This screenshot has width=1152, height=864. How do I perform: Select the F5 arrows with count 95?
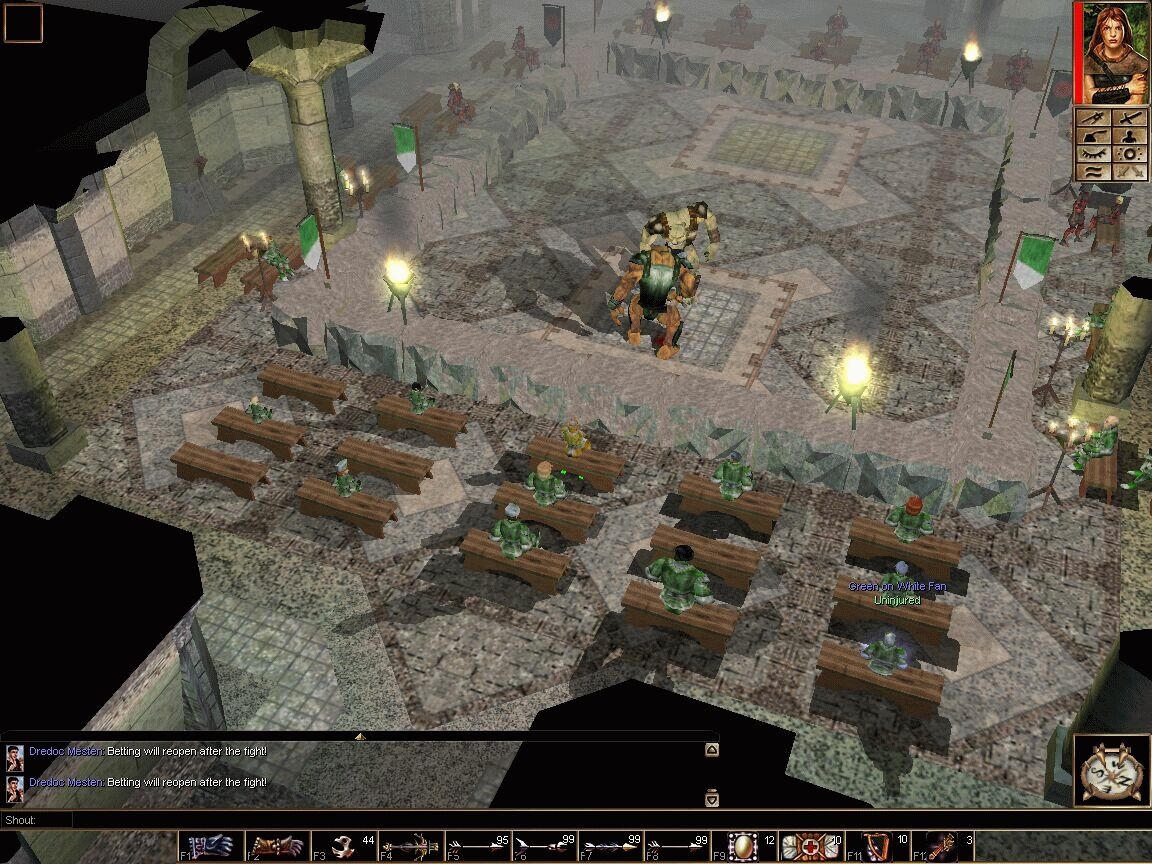point(477,847)
